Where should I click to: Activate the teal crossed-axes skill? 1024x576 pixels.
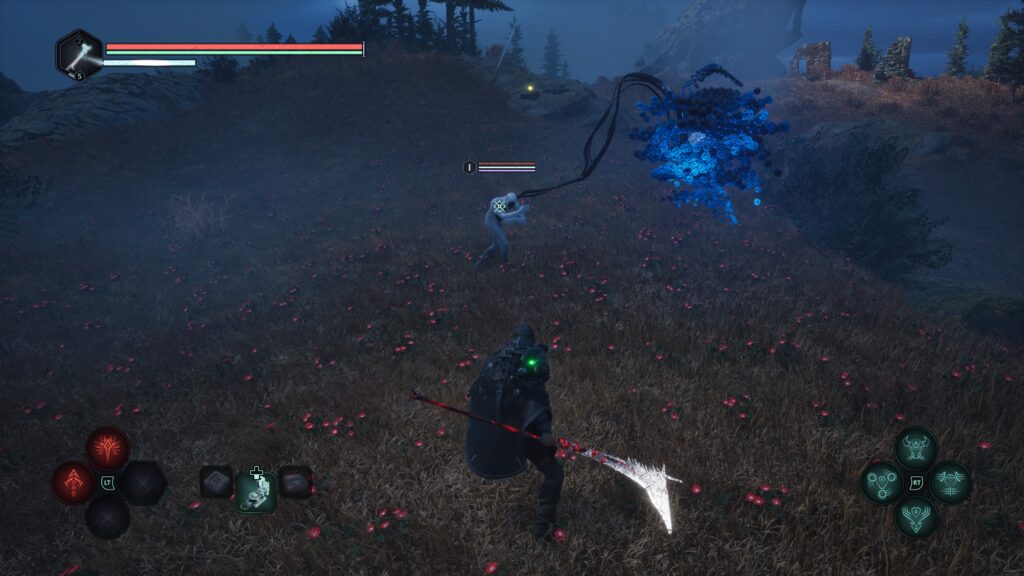click(x=949, y=483)
